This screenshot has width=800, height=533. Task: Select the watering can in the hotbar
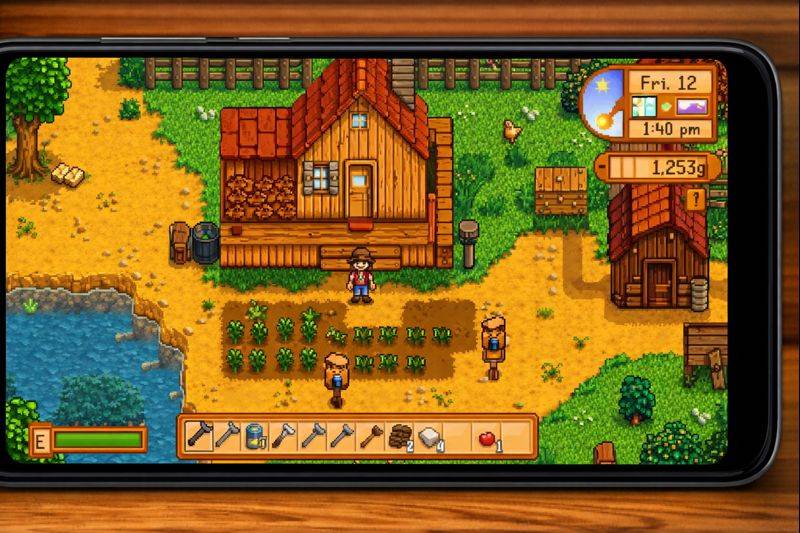click(256, 436)
